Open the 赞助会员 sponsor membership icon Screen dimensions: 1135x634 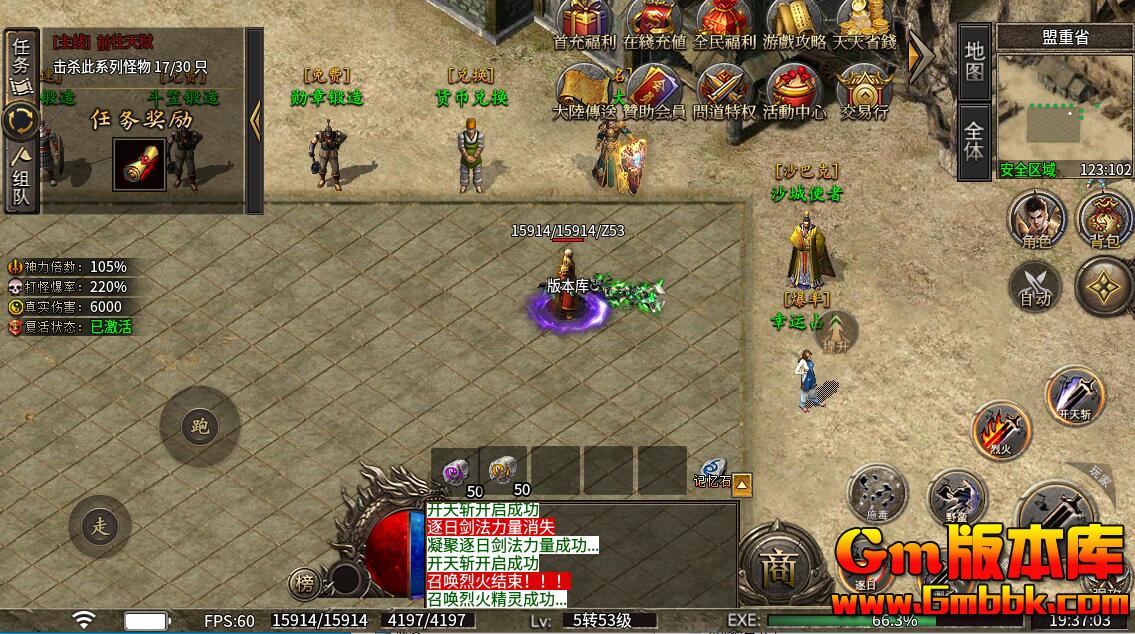(x=654, y=88)
